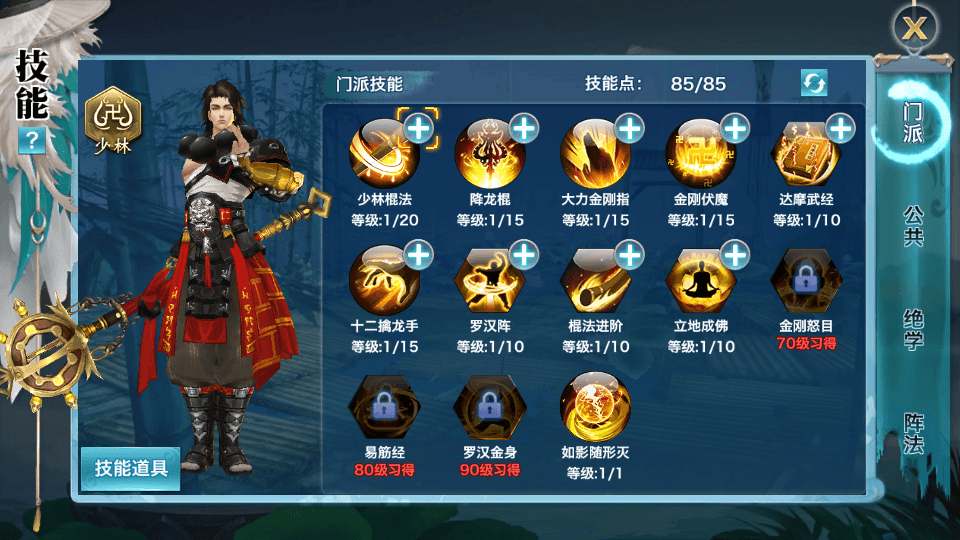This screenshot has width=960, height=540.
Task: Select the 少林棍法 skill icon
Action: [x=383, y=154]
